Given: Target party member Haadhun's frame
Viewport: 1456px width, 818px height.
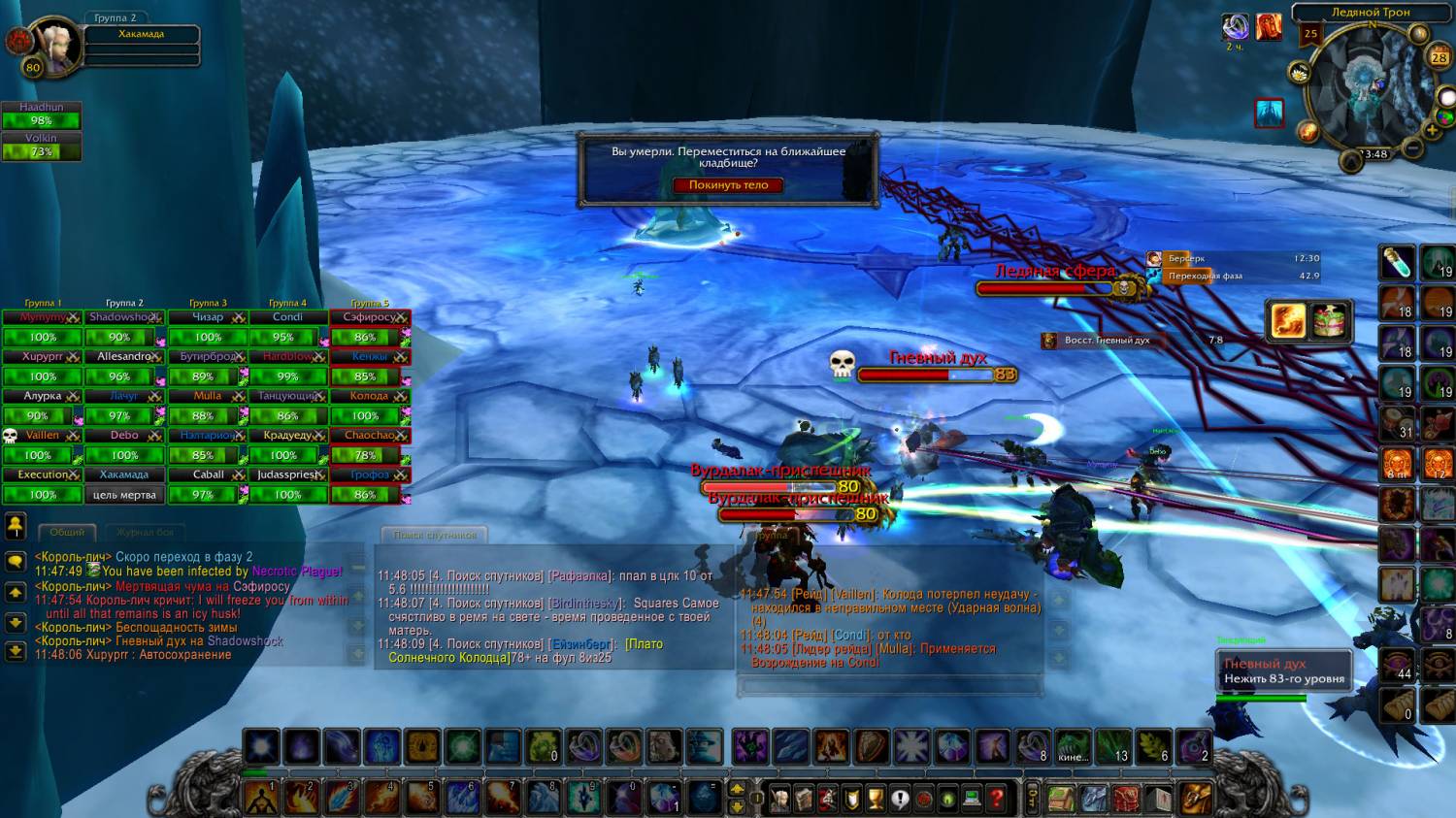Looking at the screenshot, I should (x=41, y=115).
